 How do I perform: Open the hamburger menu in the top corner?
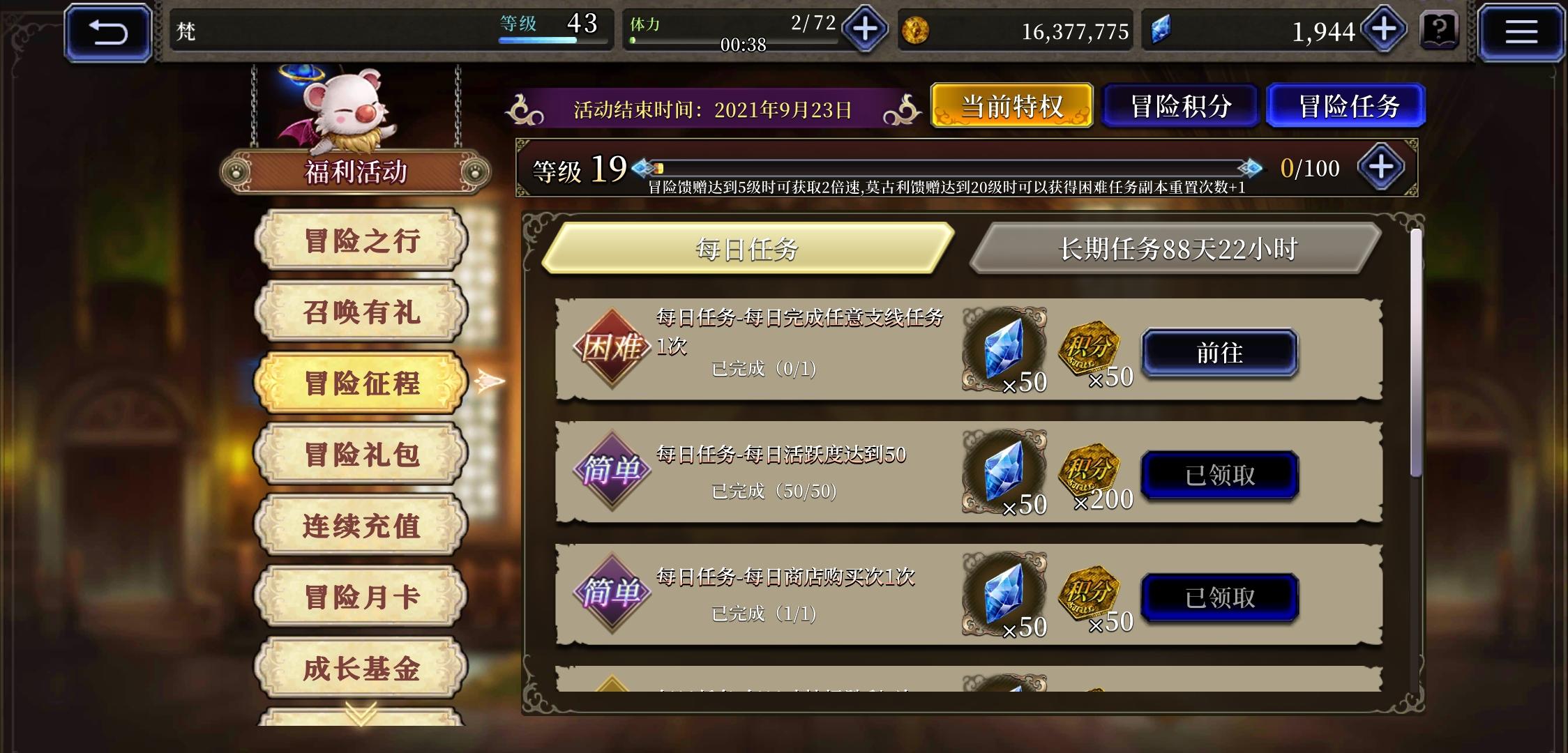coord(1521,31)
